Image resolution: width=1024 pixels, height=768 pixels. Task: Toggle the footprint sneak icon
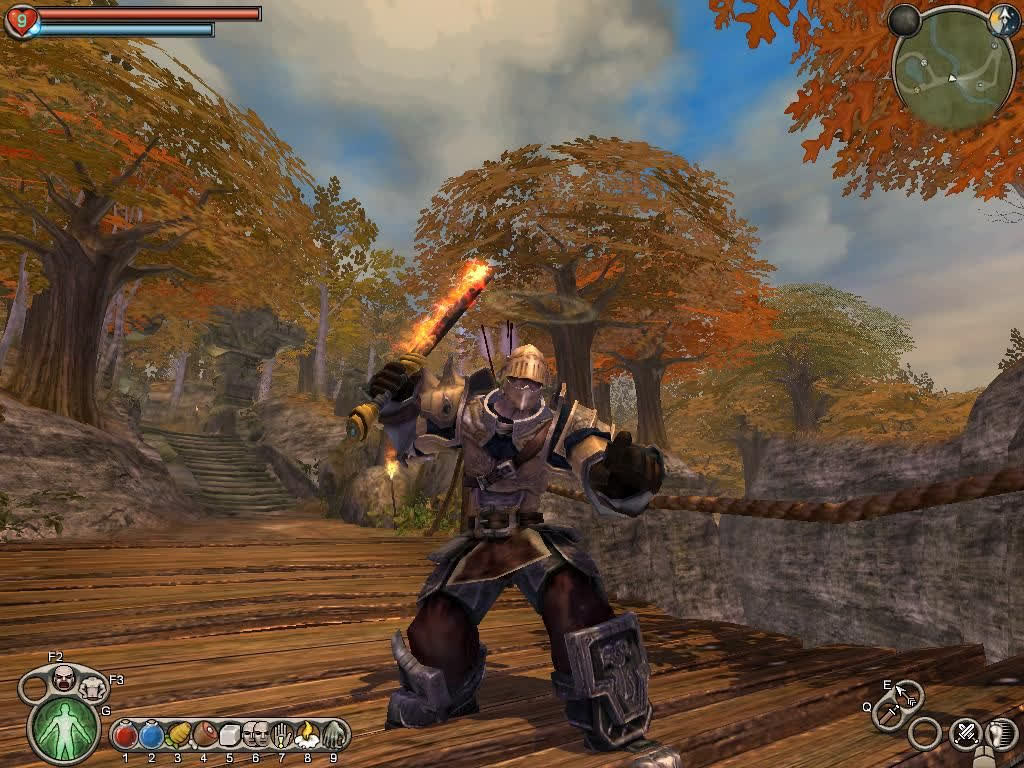coord(1002,734)
